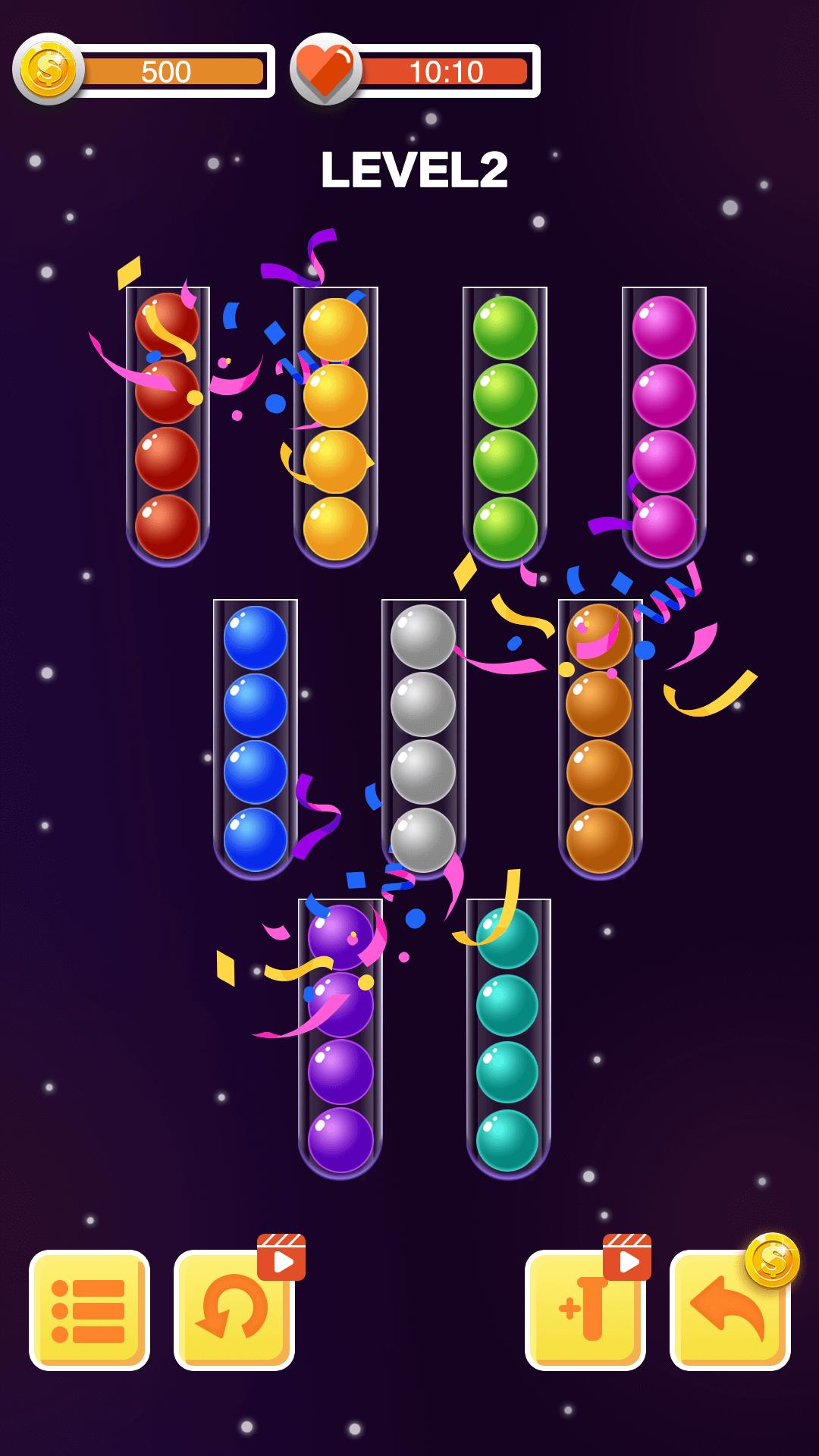Click the gold coin icon
Viewport: 819px width, 1456px height.
coord(49,70)
